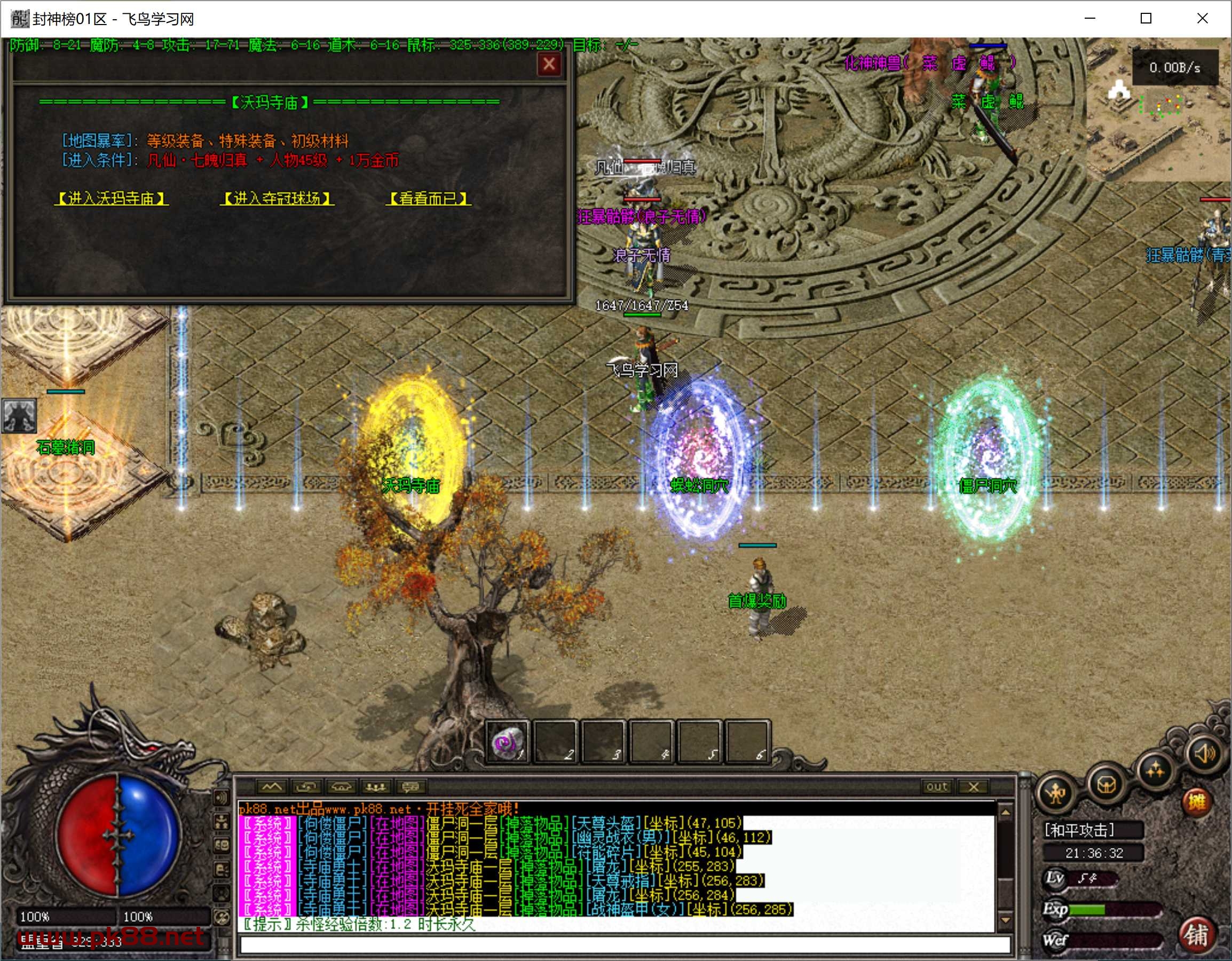Toggle the speaker sound button
Image resolution: width=1232 pixels, height=961 pixels.
coord(1204,753)
